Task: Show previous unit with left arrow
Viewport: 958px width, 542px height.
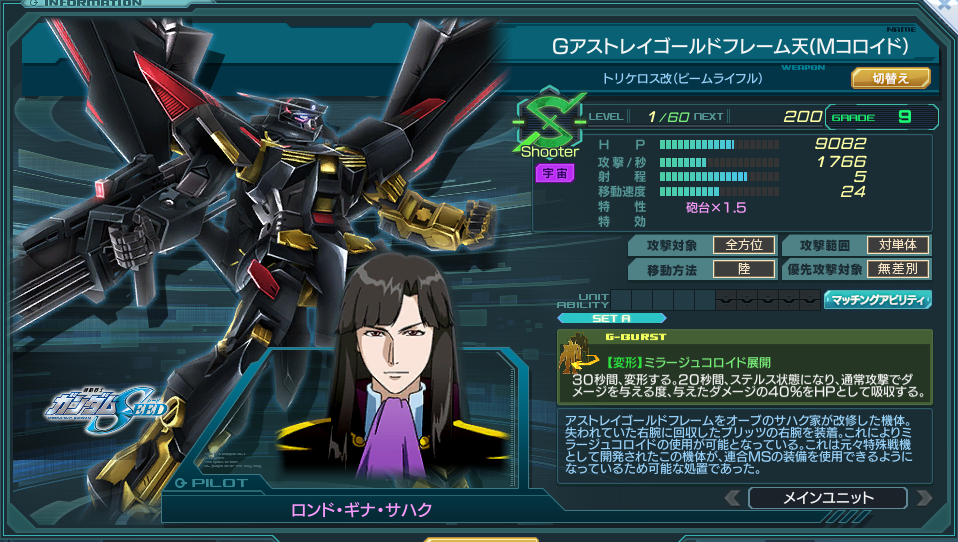Action: (733, 497)
